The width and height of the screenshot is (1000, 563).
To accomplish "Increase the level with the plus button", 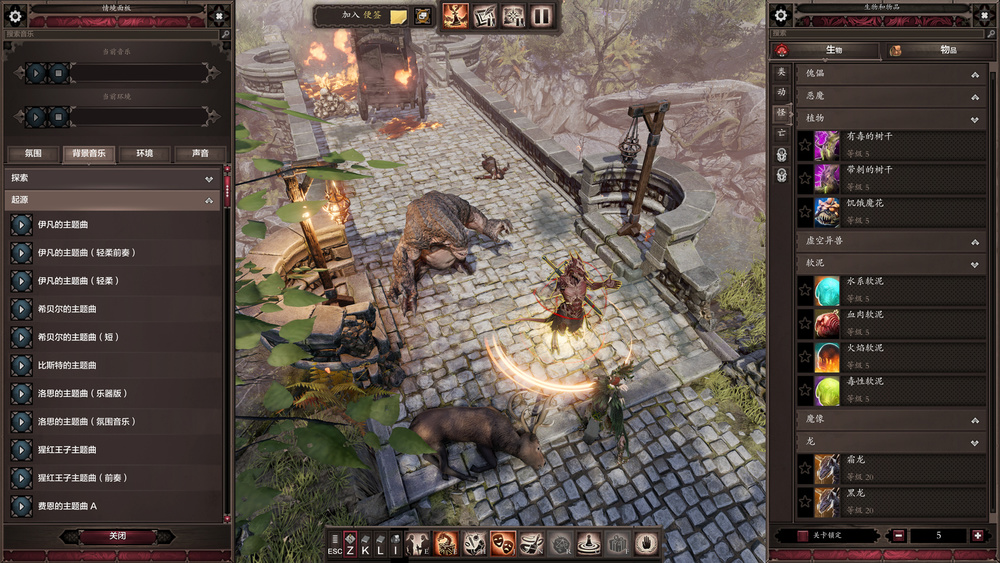I will click(x=977, y=536).
